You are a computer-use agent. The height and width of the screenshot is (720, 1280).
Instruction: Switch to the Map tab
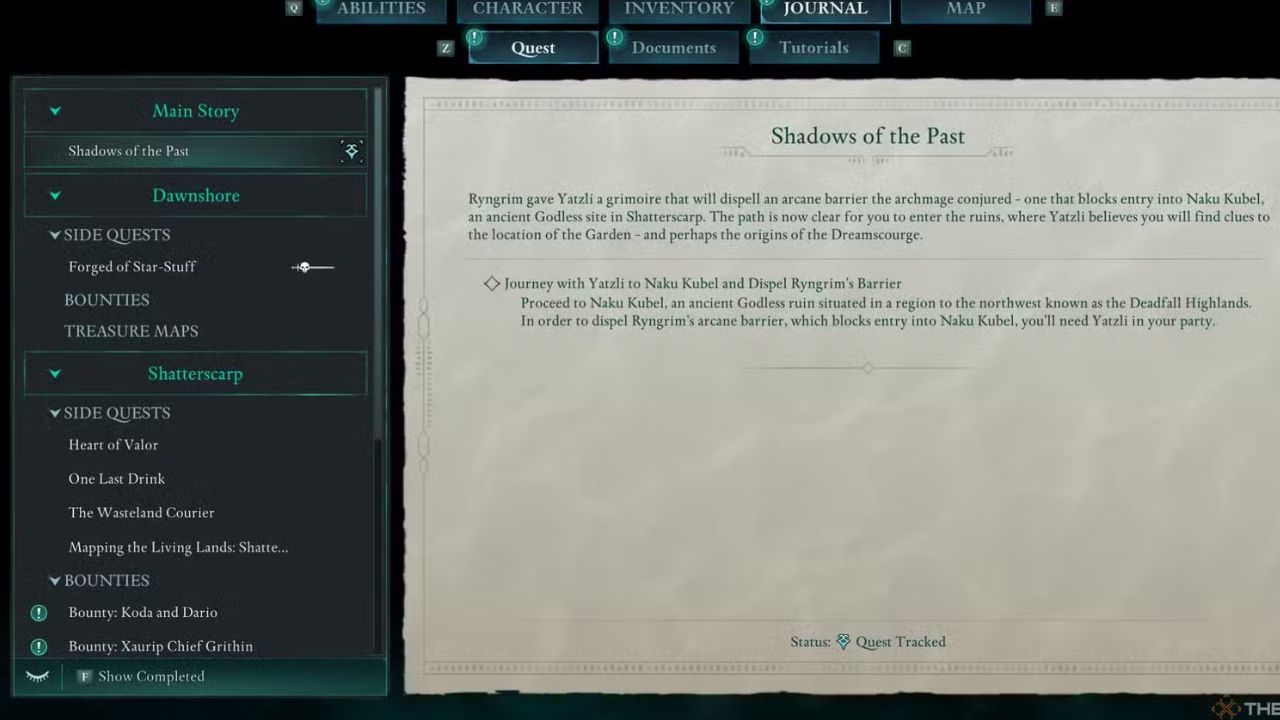pos(965,9)
